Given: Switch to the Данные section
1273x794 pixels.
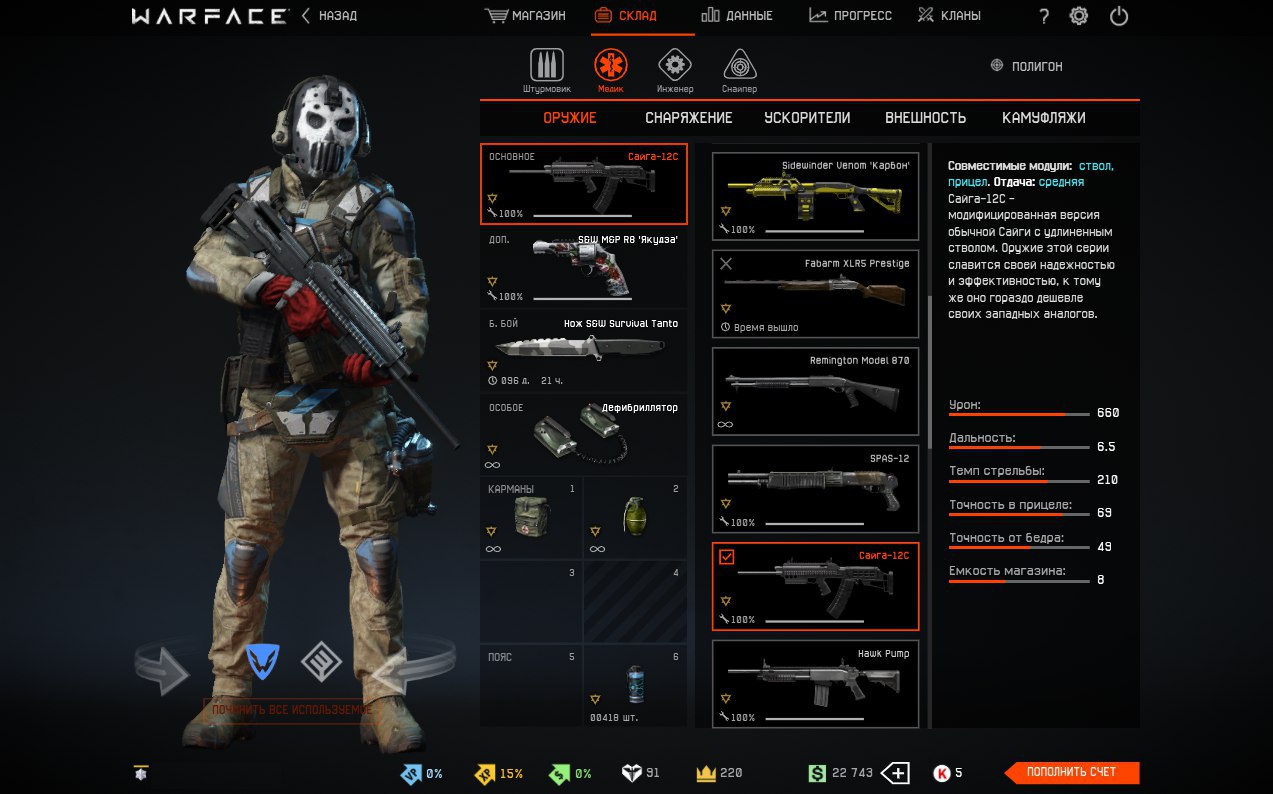Looking at the screenshot, I should click(737, 16).
